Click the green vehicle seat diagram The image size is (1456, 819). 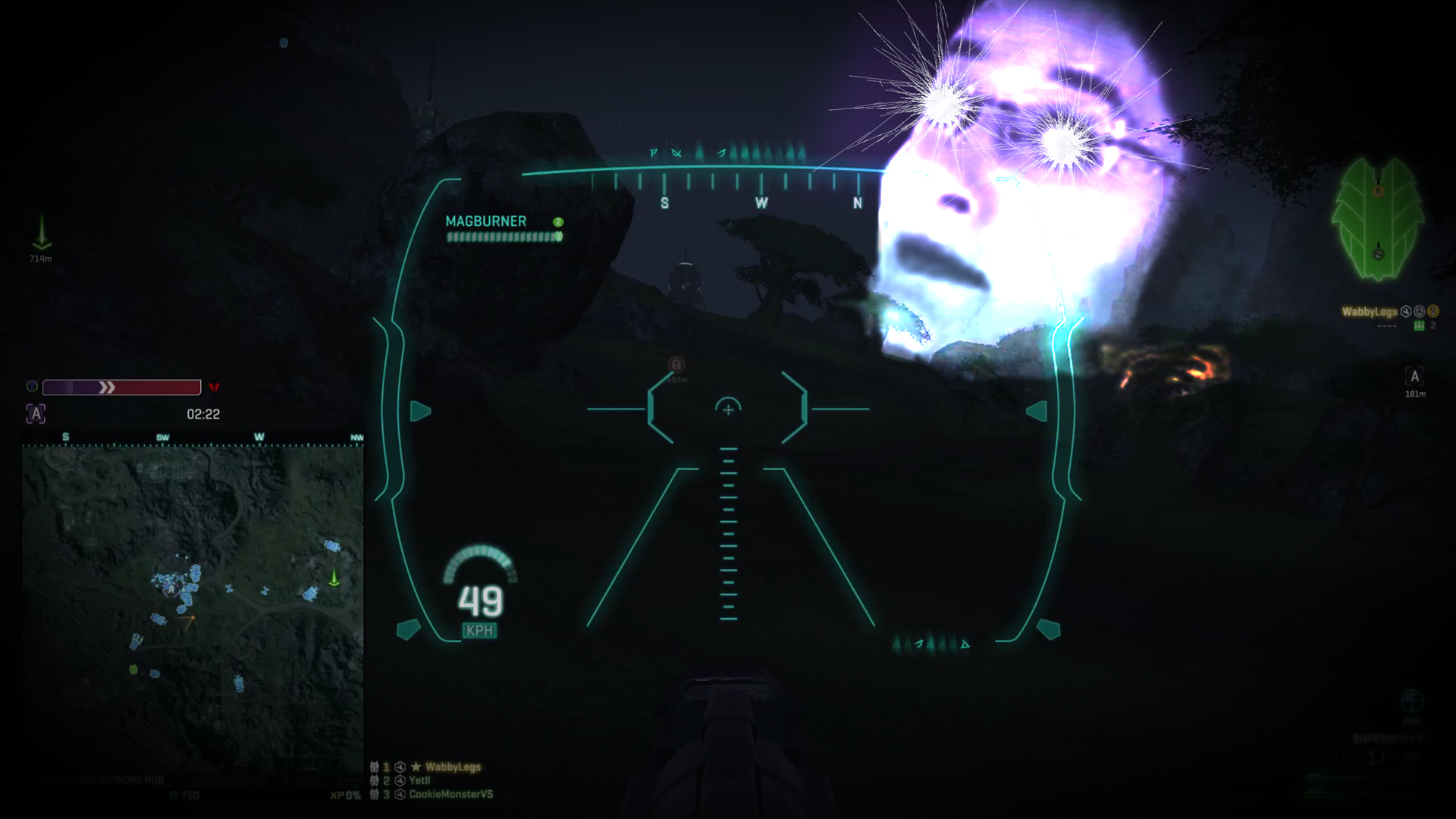[x=1377, y=219]
